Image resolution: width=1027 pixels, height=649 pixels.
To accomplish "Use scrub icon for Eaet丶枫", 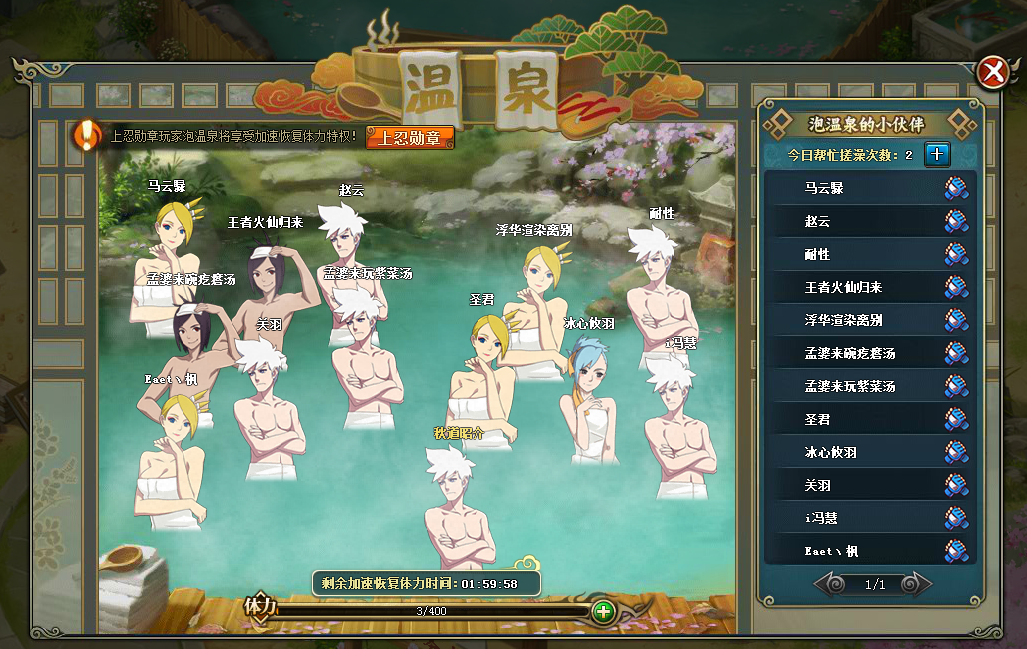I will 956,551.
